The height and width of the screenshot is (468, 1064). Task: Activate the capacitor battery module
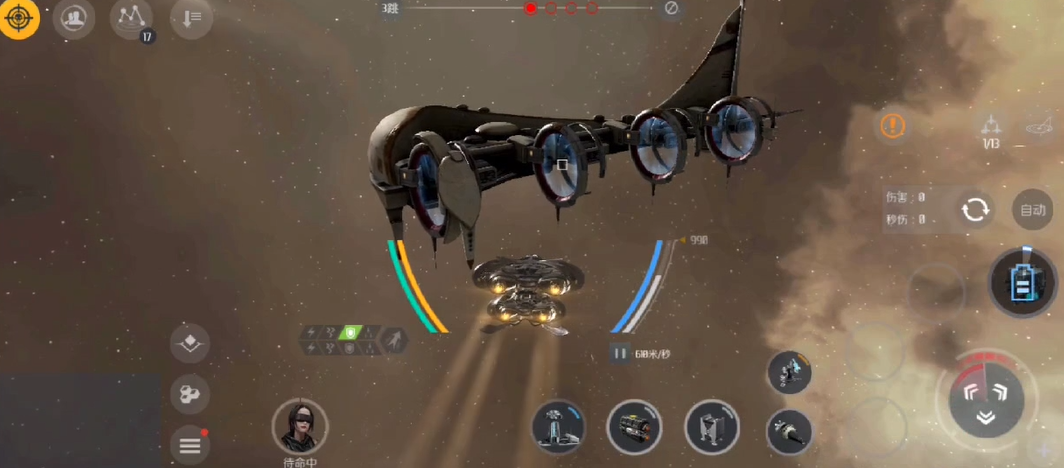pos(1023,282)
